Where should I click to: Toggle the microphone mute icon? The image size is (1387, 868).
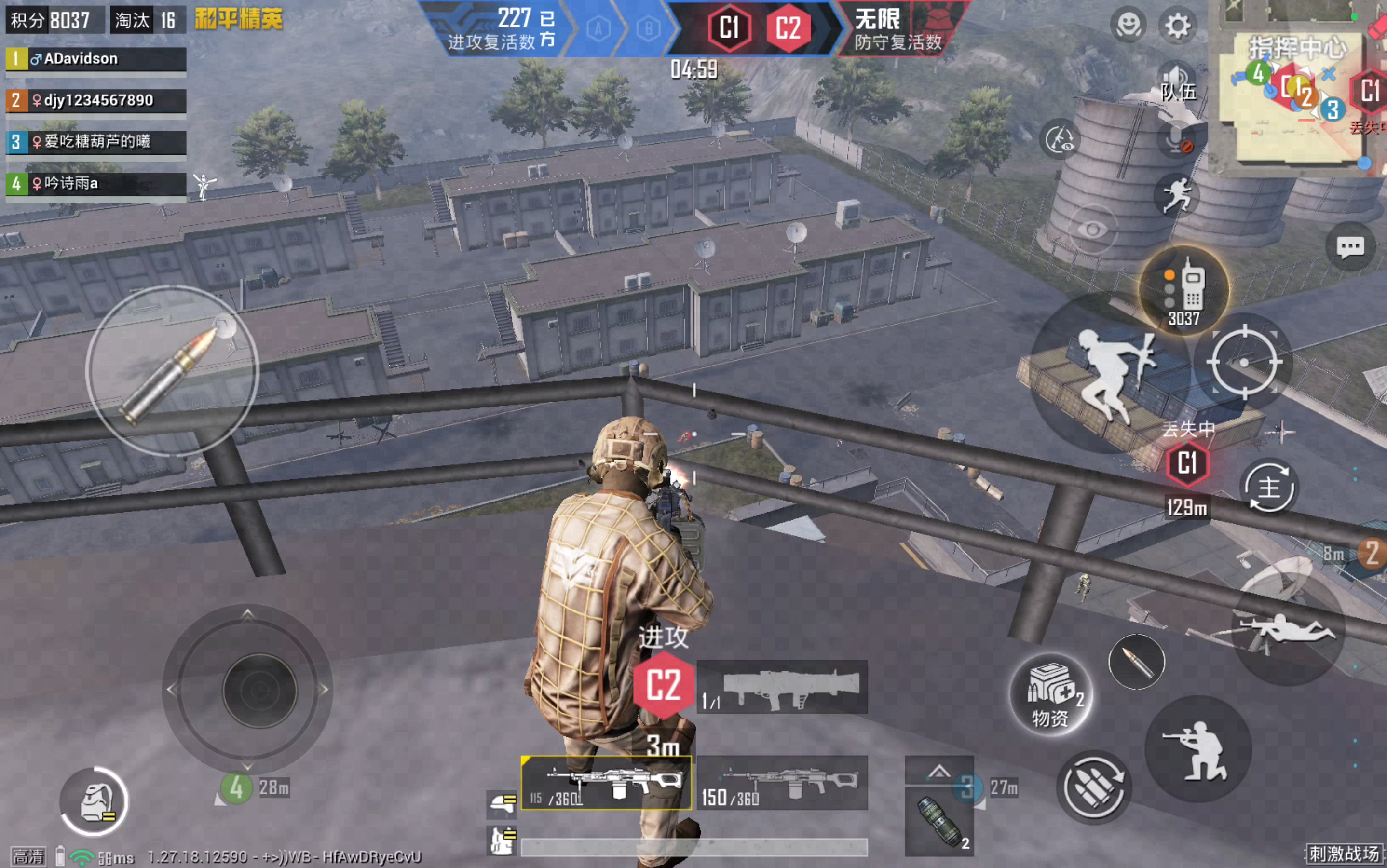pos(1177,139)
